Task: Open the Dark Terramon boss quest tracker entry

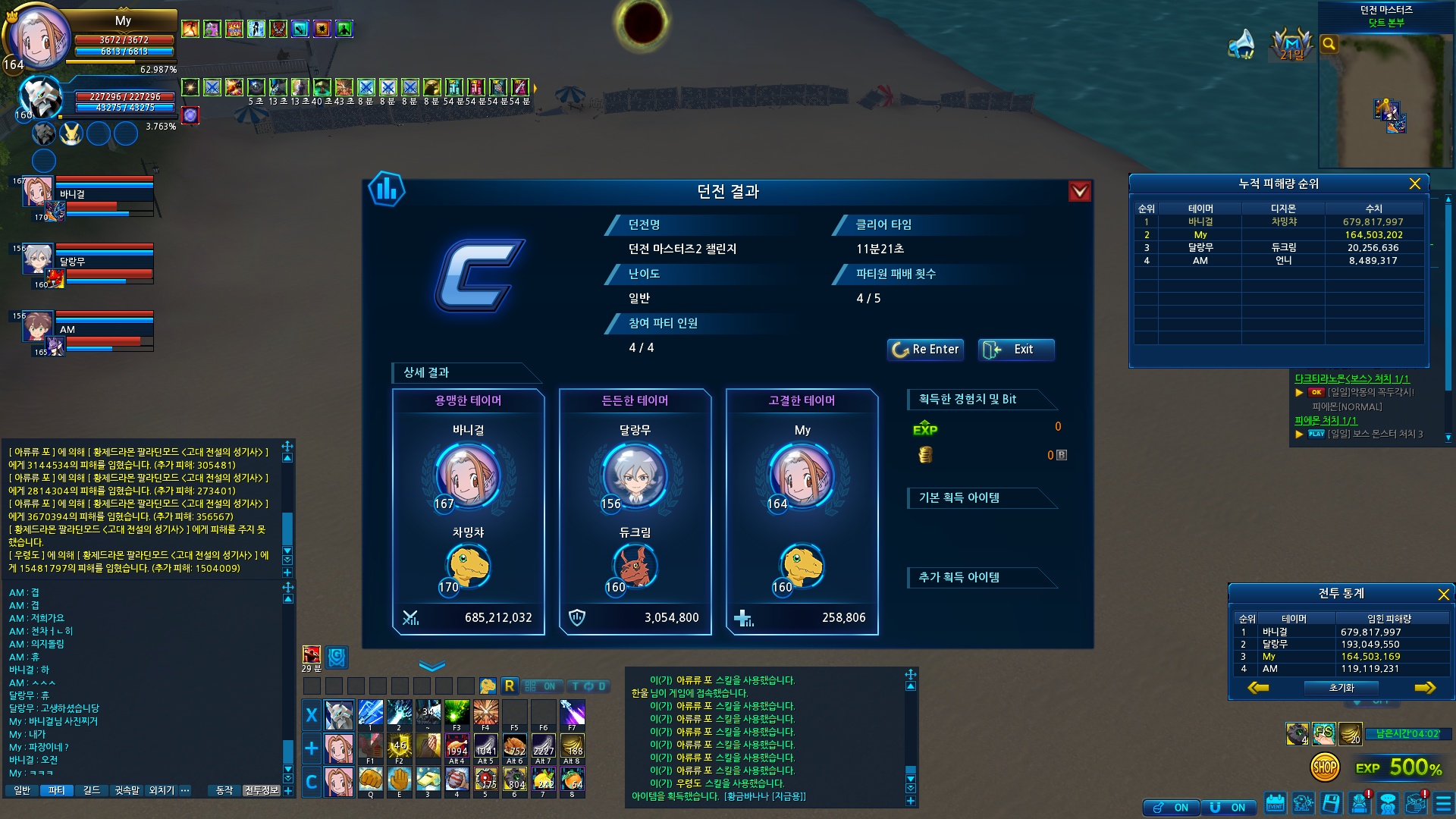Action: (x=1351, y=378)
